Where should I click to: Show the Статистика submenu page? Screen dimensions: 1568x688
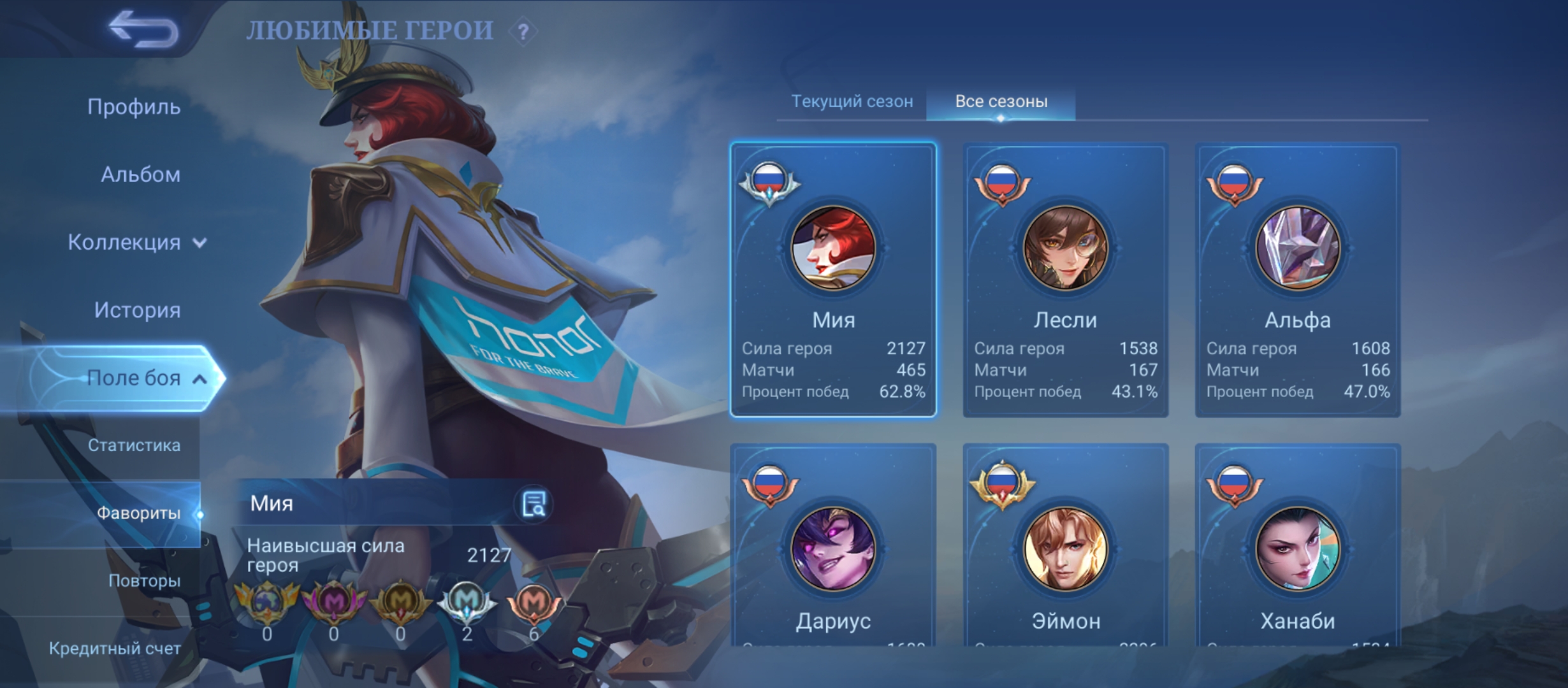pyautogui.click(x=134, y=445)
